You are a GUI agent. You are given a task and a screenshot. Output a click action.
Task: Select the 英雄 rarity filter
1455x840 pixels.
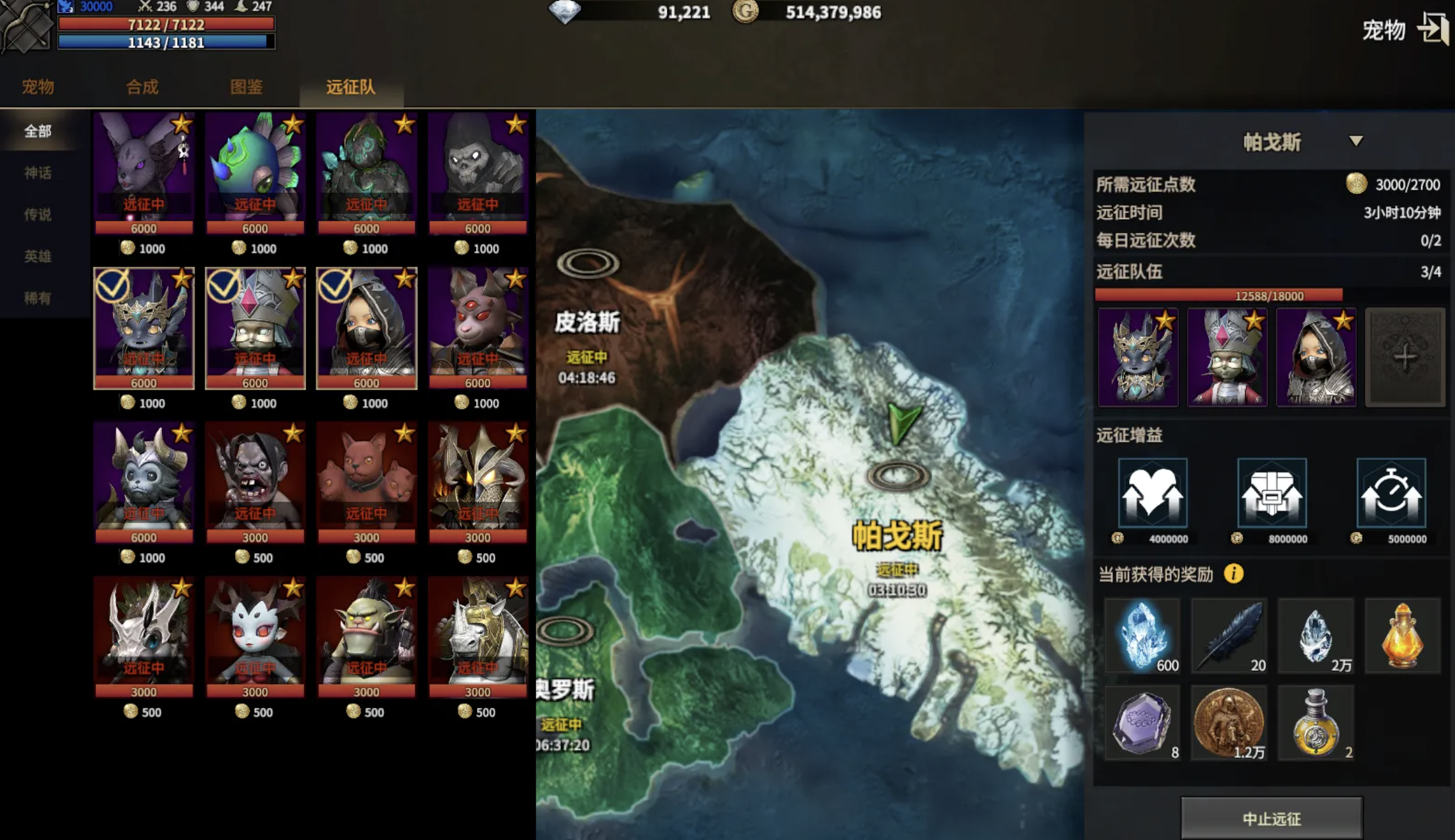click(x=38, y=256)
